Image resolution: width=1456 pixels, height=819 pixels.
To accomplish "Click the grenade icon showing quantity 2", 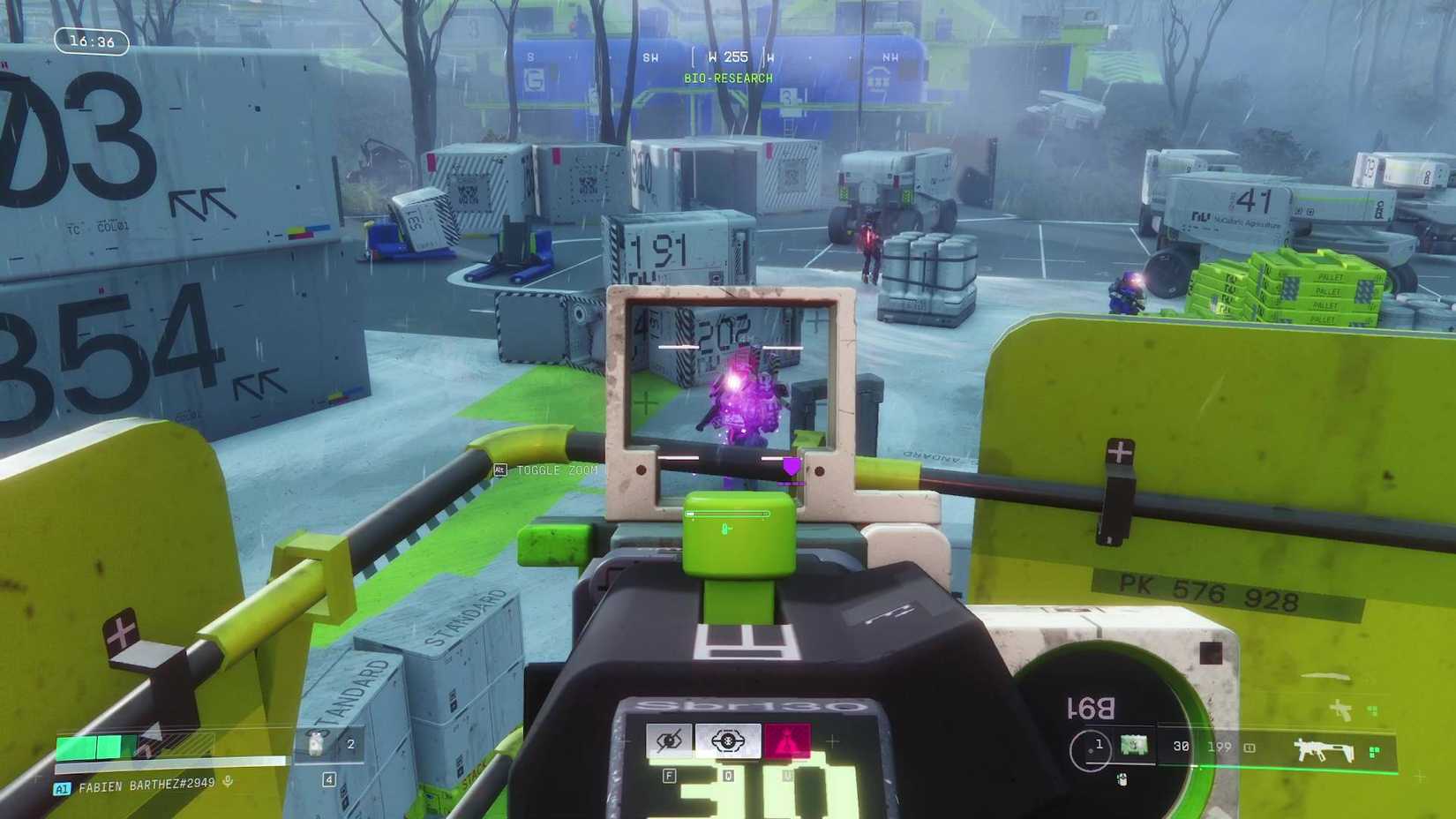I will pos(326,744).
